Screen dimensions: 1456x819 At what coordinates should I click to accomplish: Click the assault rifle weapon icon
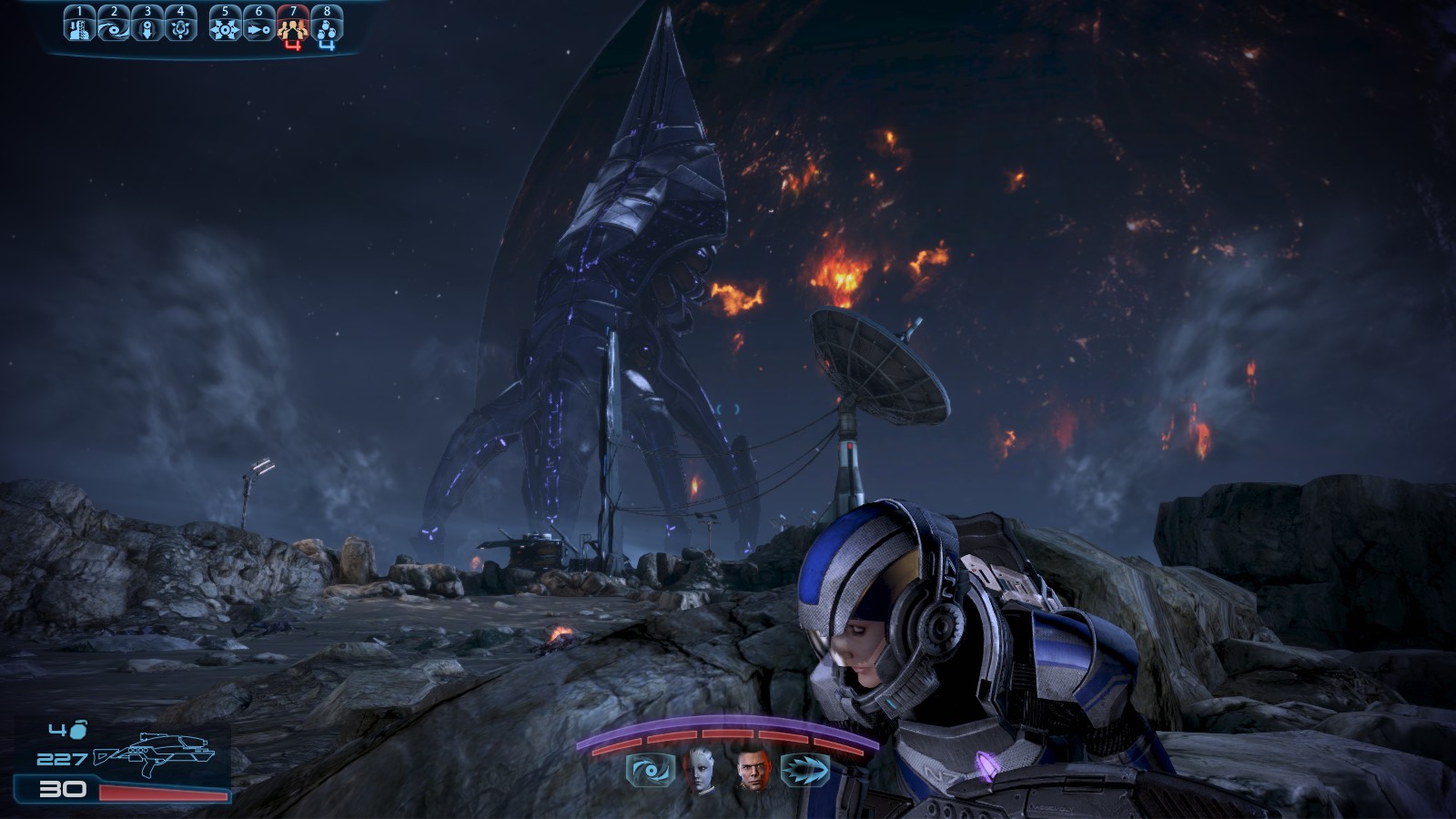click(155, 752)
